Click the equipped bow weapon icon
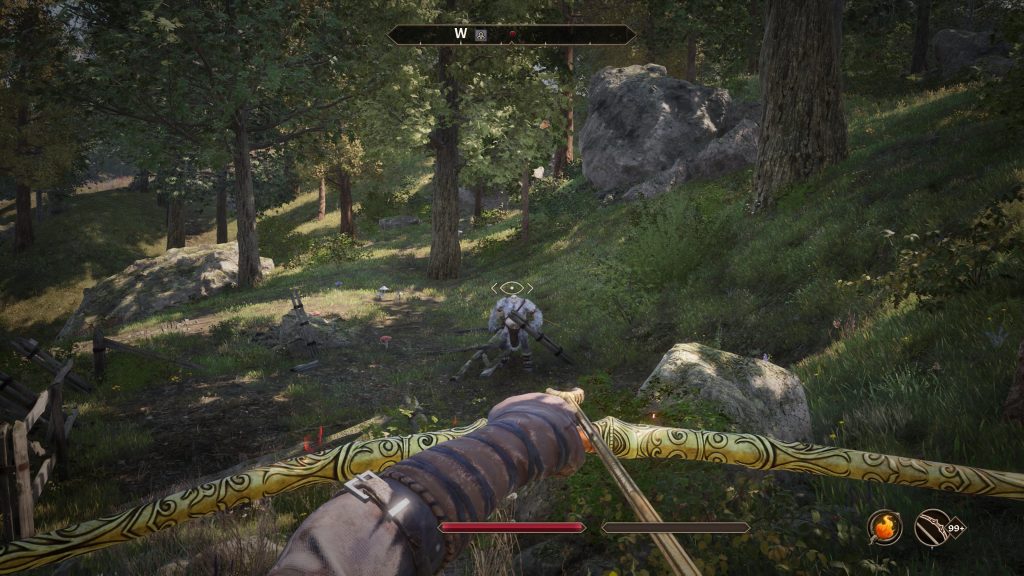This screenshot has height=576, width=1024. tap(931, 527)
